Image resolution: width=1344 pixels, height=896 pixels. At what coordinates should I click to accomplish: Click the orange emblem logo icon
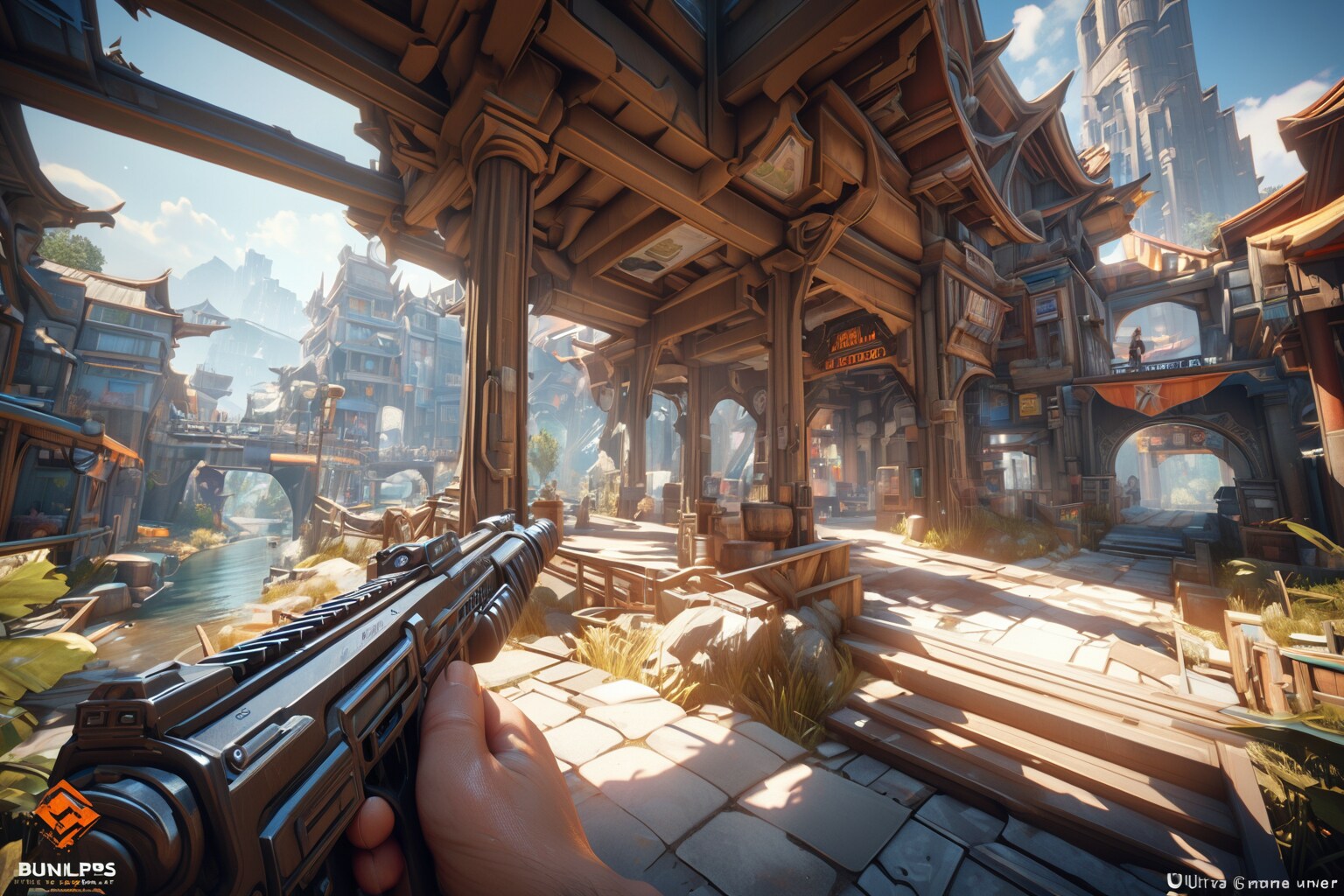[67, 816]
